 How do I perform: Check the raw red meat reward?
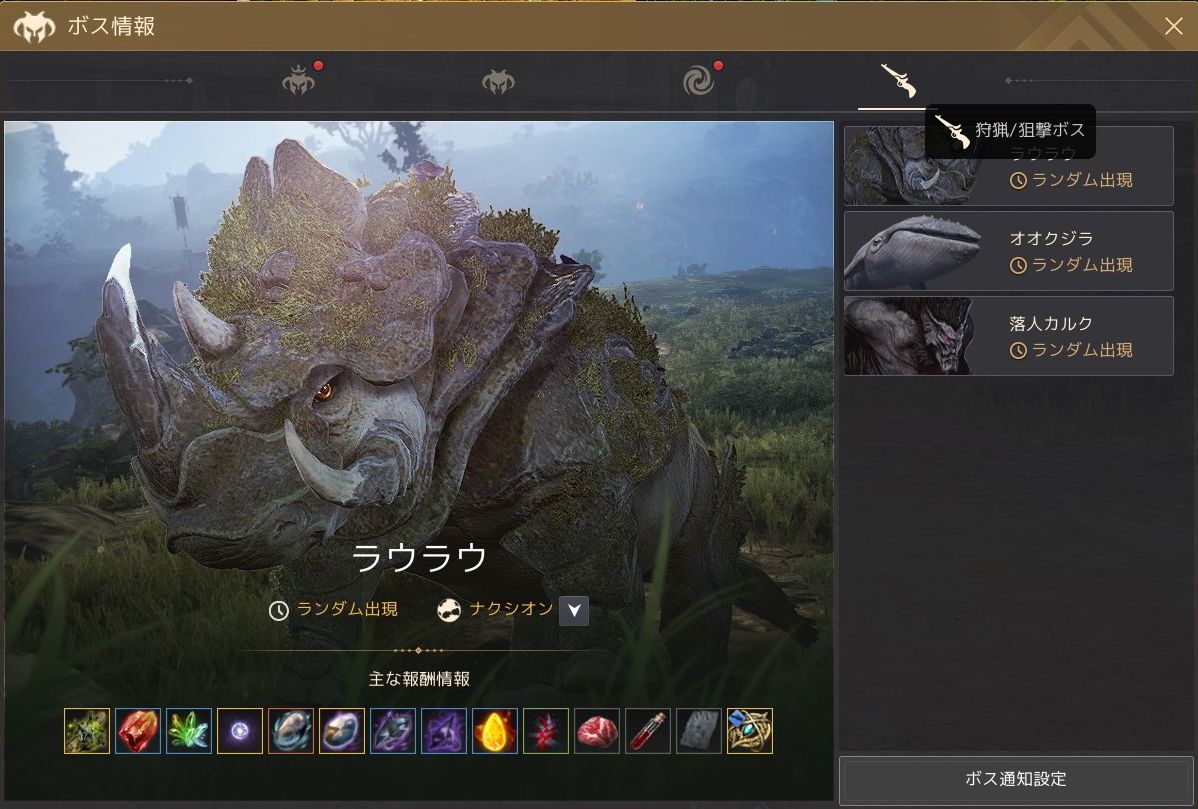pos(597,731)
